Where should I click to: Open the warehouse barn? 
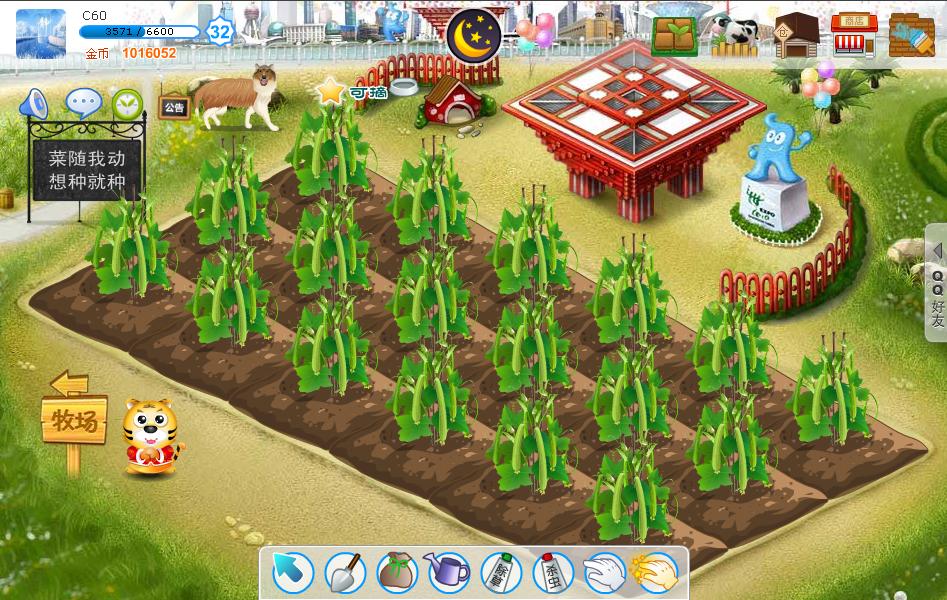click(796, 35)
